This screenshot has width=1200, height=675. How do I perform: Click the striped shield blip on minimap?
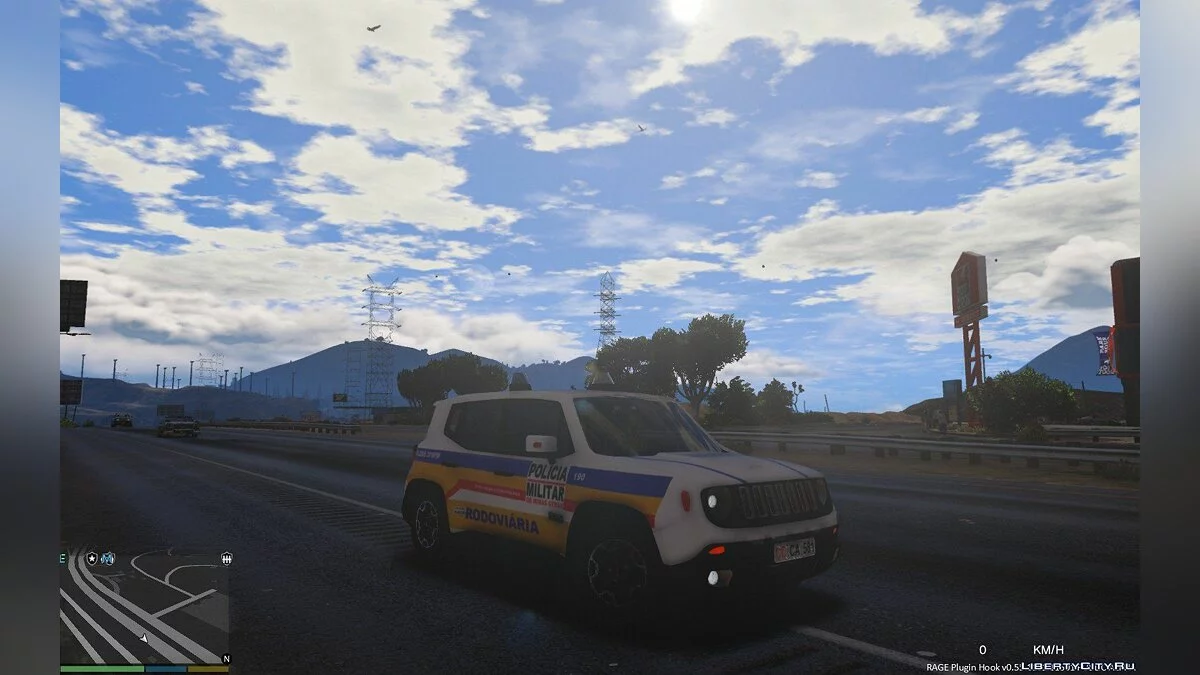coord(227,558)
